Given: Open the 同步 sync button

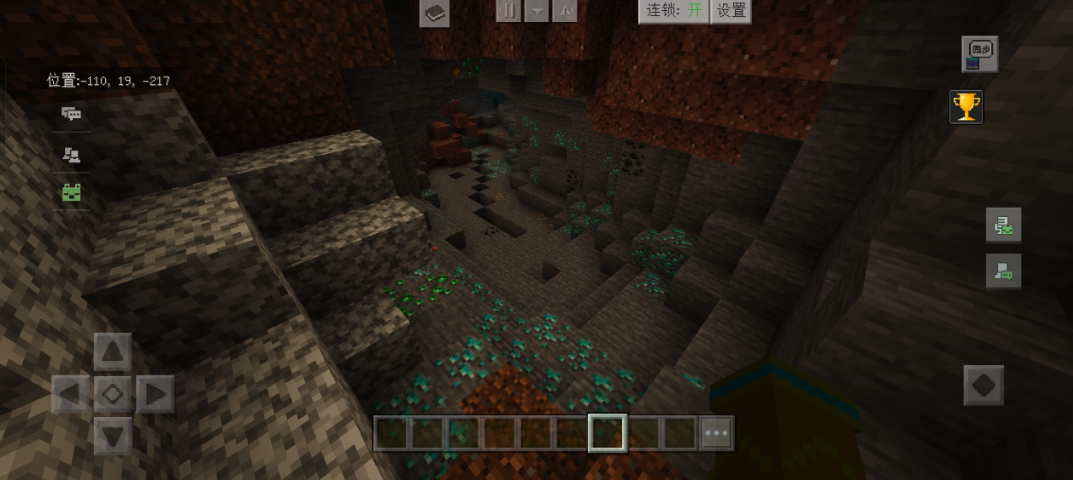Looking at the screenshot, I should click(x=979, y=54).
